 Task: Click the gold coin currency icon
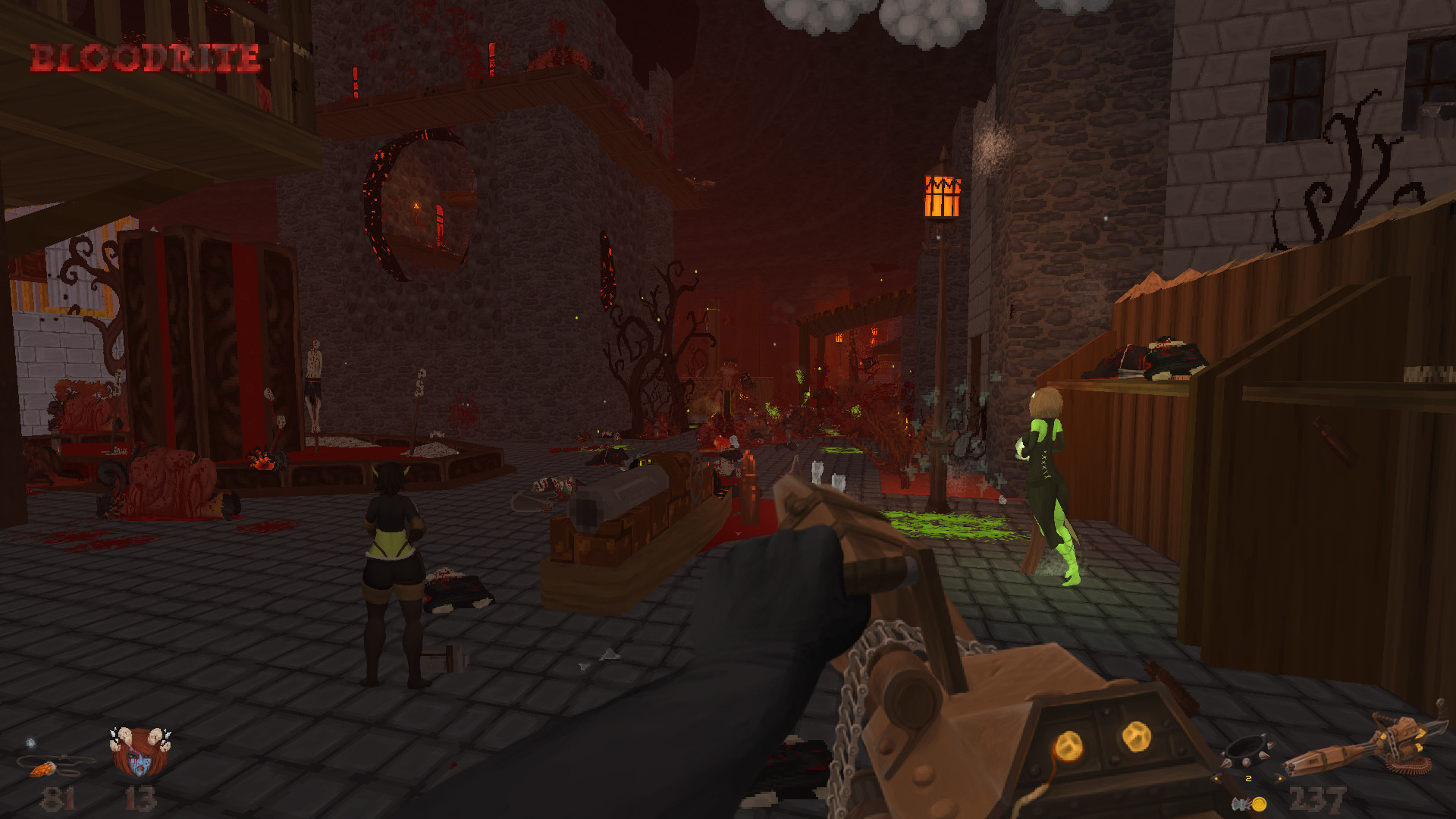coord(1259,805)
